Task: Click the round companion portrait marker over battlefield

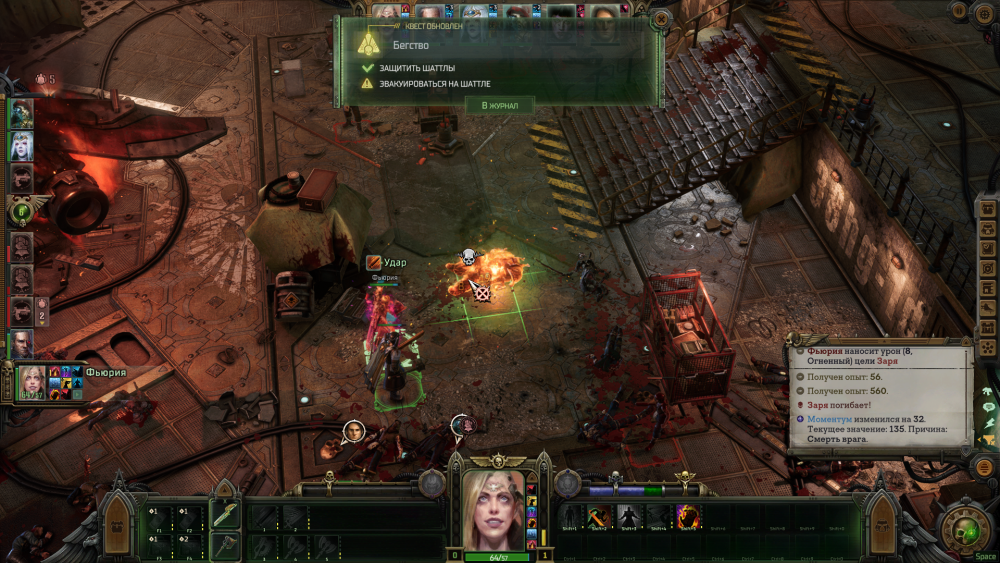Action: tap(354, 432)
